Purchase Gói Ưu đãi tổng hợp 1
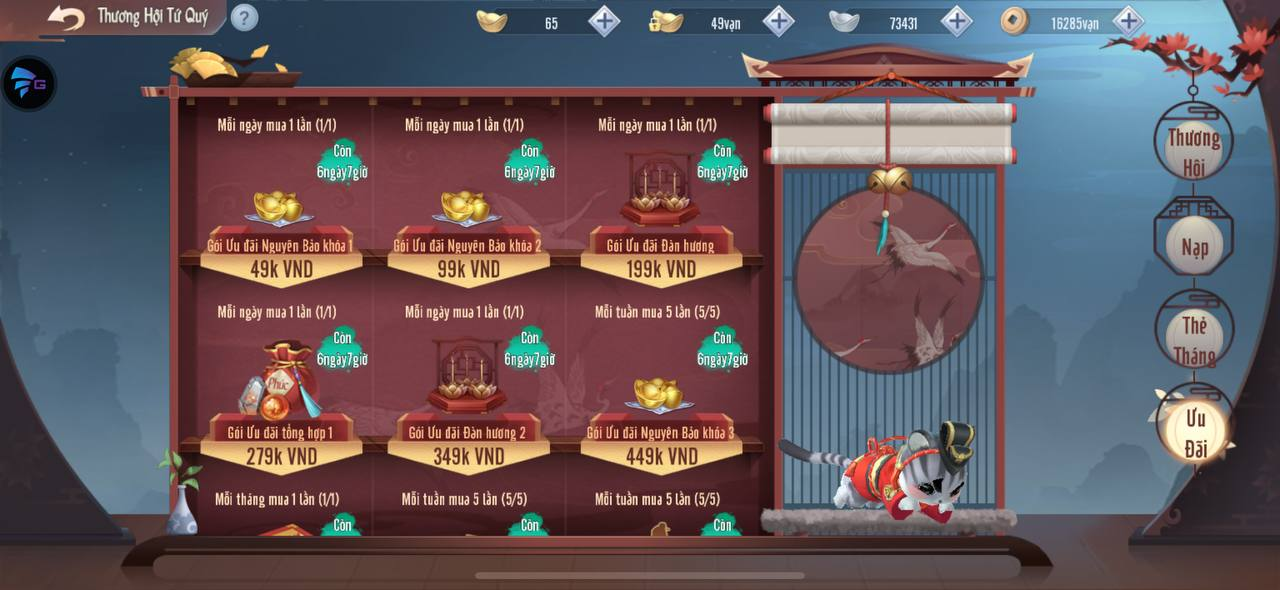Viewport: 1280px width, 590px height. [x=280, y=455]
